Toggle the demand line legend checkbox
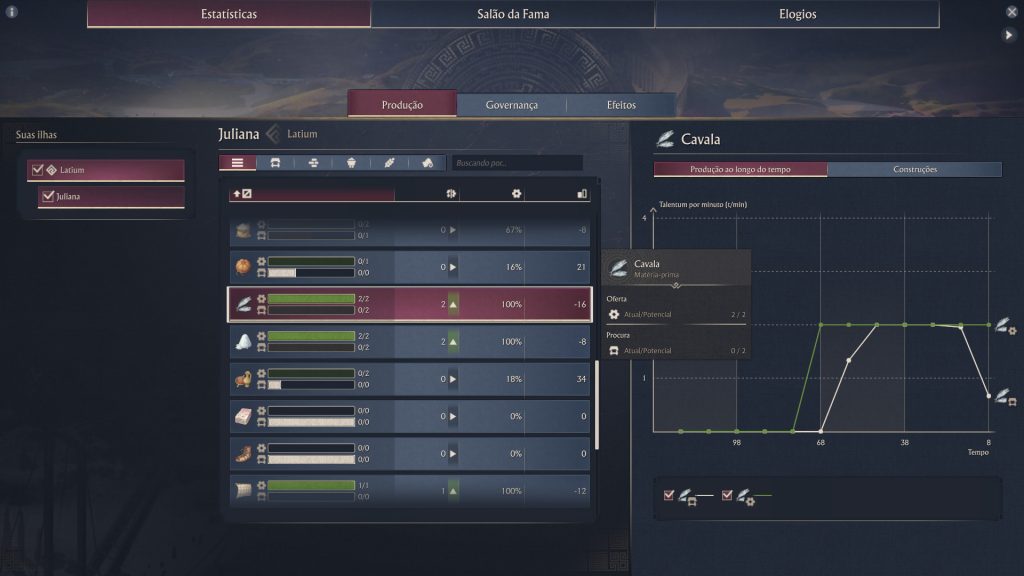The image size is (1024, 576). pos(669,495)
